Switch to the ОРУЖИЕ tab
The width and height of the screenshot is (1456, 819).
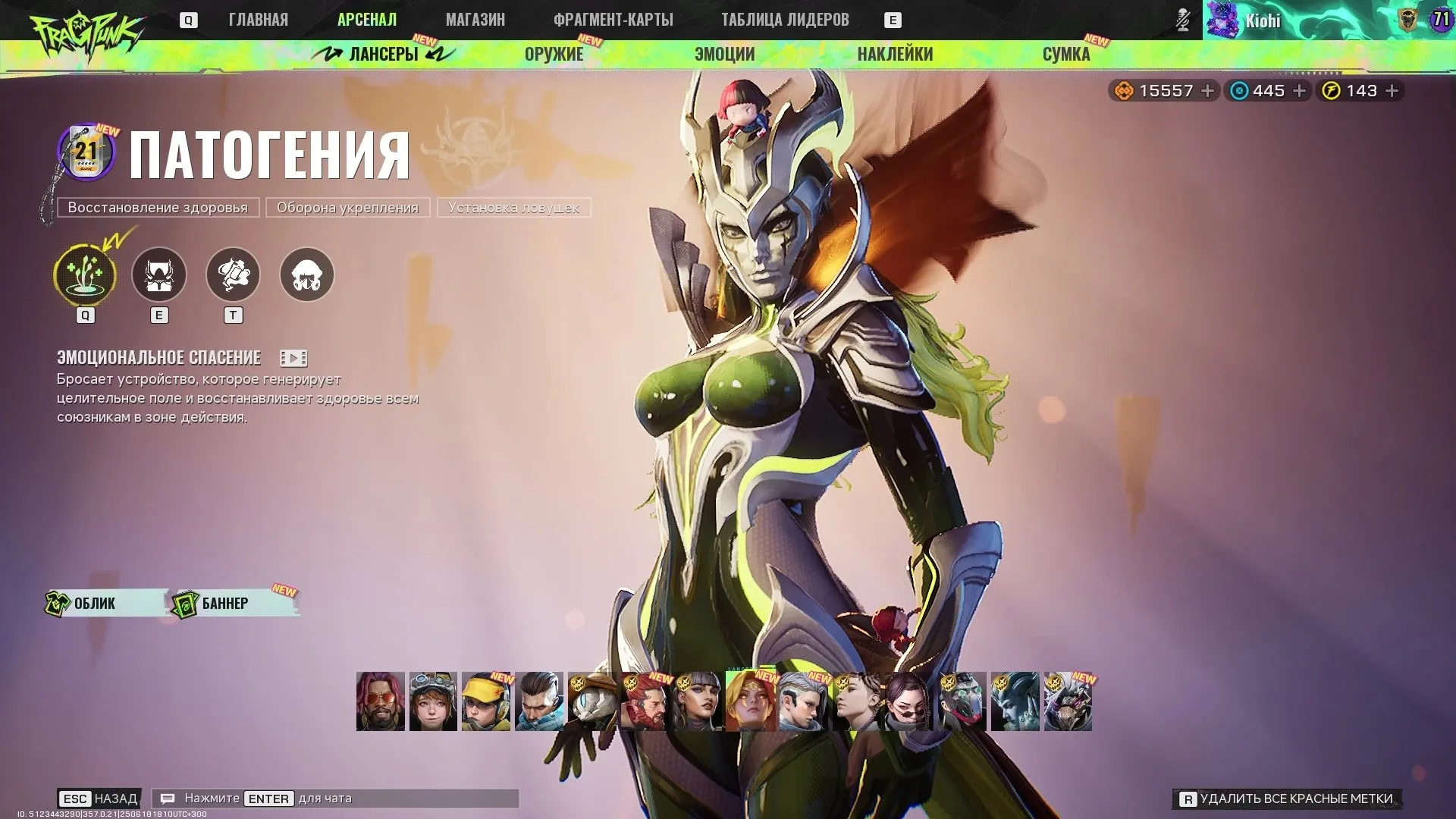point(552,54)
